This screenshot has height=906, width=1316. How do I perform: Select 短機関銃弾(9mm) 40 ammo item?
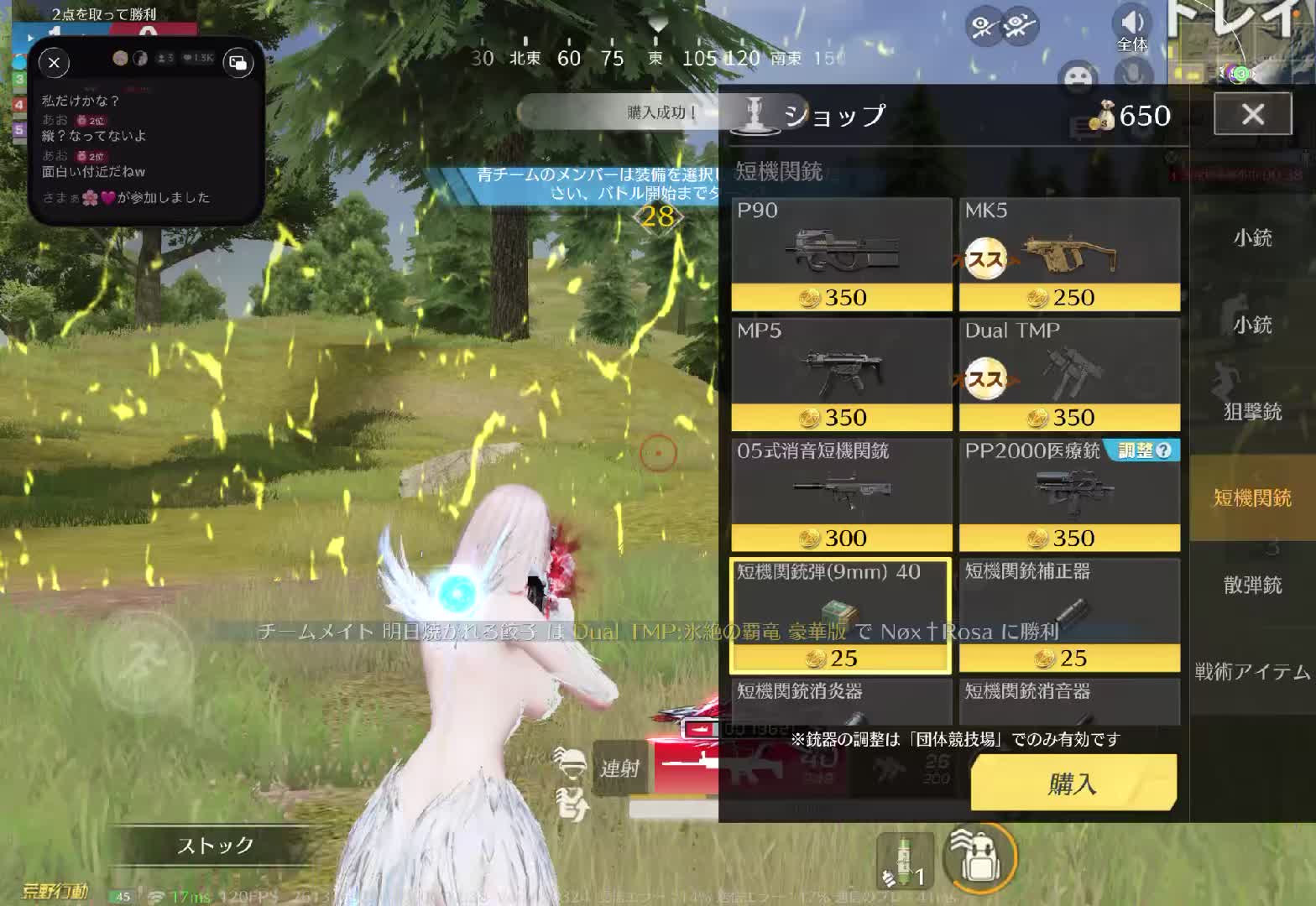pyautogui.click(x=841, y=616)
